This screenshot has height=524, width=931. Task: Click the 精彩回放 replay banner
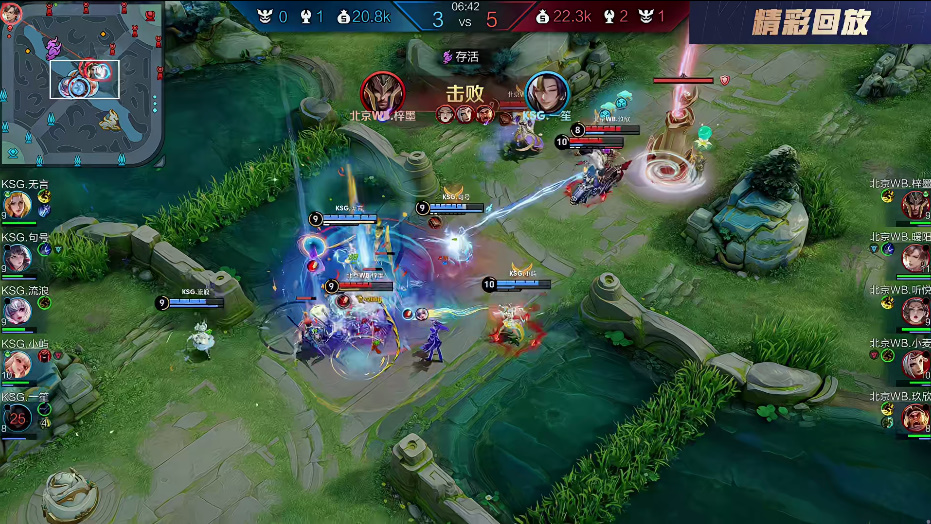(x=810, y=22)
